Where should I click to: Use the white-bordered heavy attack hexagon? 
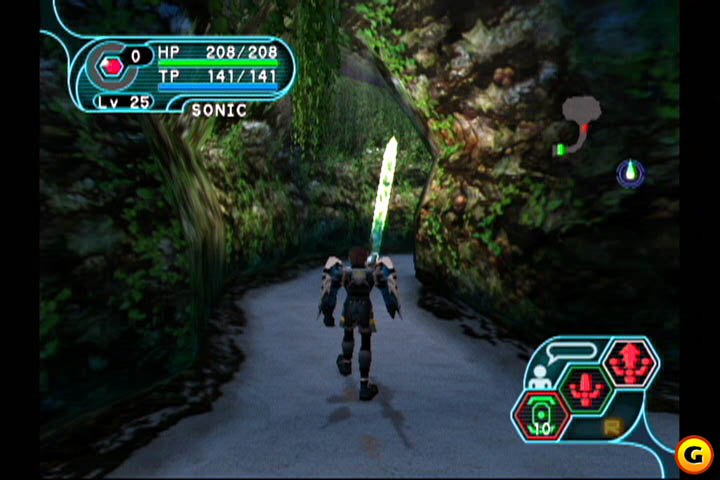[630, 361]
